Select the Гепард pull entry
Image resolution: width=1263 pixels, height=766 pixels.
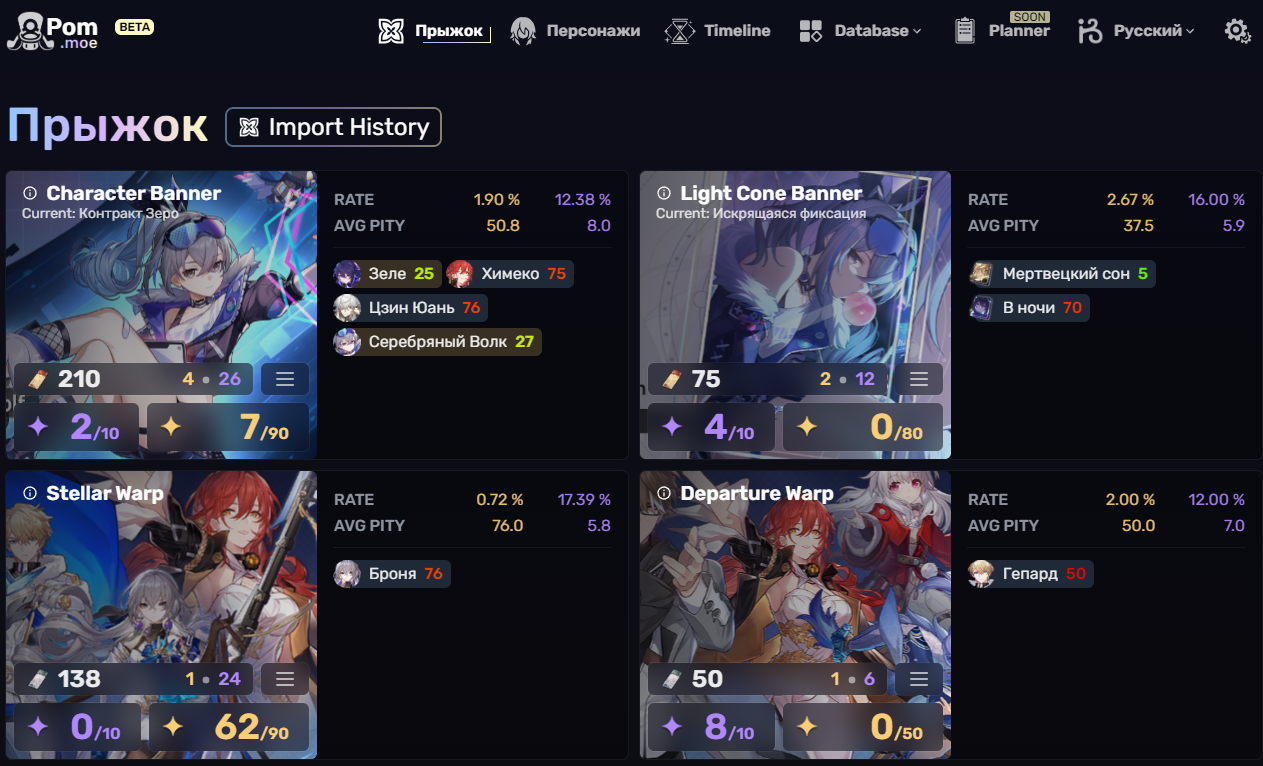[1030, 574]
